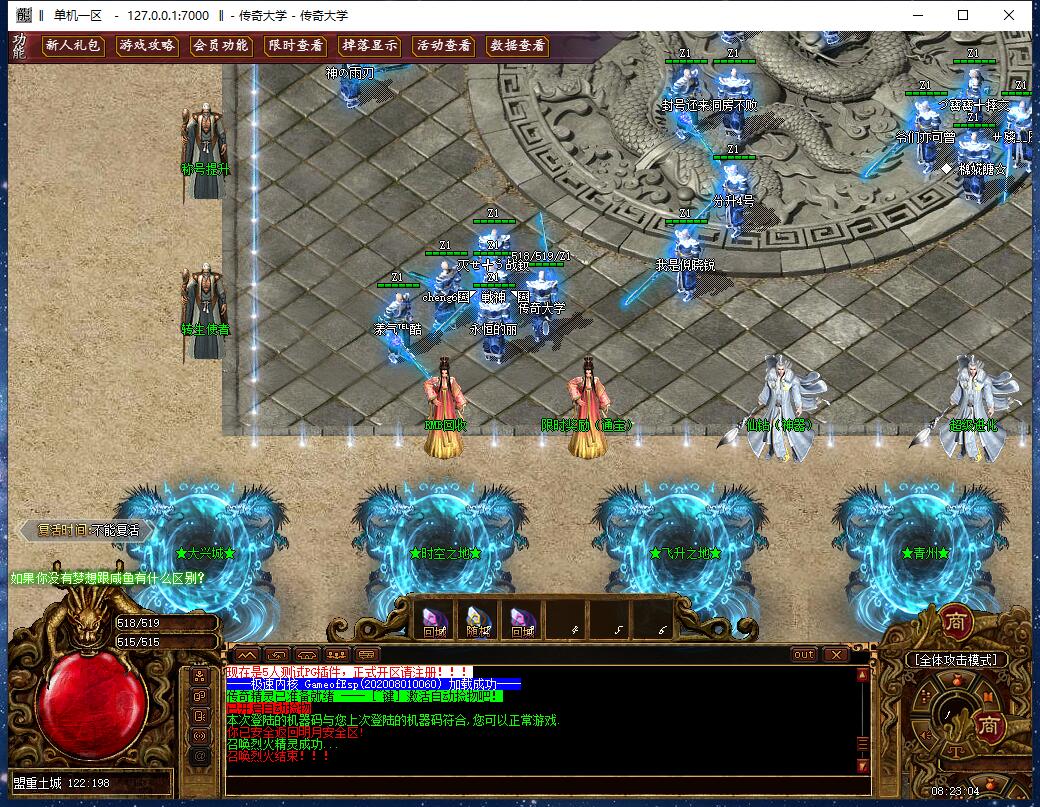Image resolution: width=1040 pixels, height=807 pixels.
Task: Toggle the 掉落显示 drop display
Action: pos(369,45)
